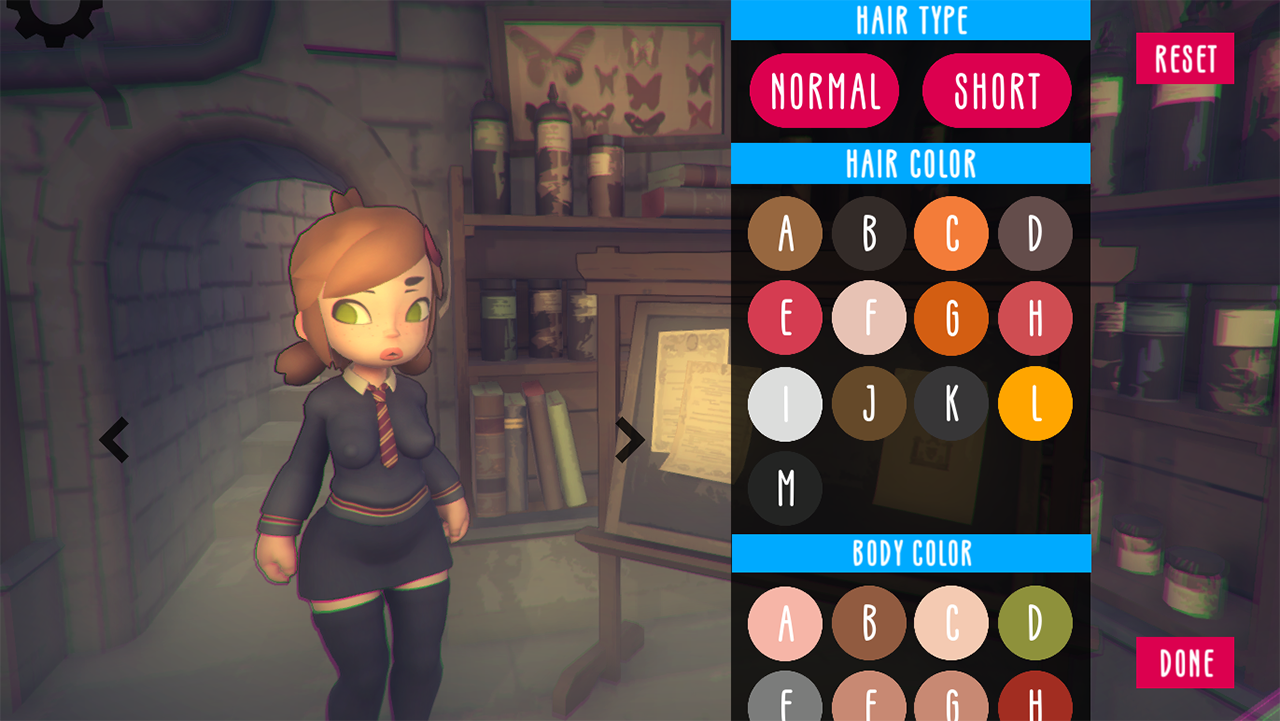Choose hair color M black swatch
The width and height of the screenshot is (1280, 721).
click(785, 488)
